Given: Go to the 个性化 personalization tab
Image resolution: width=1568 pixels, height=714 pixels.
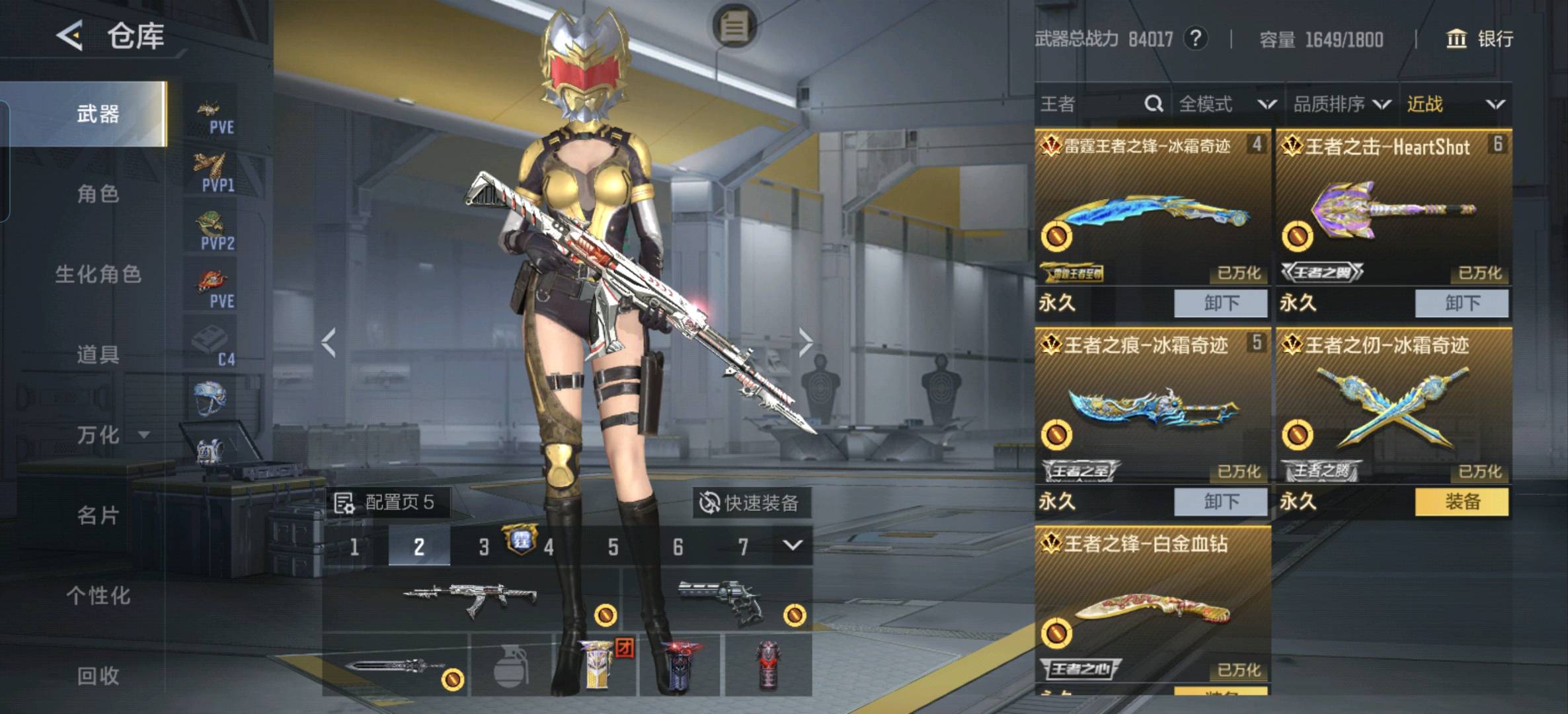Looking at the screenshot, I should tap(98, 596).
